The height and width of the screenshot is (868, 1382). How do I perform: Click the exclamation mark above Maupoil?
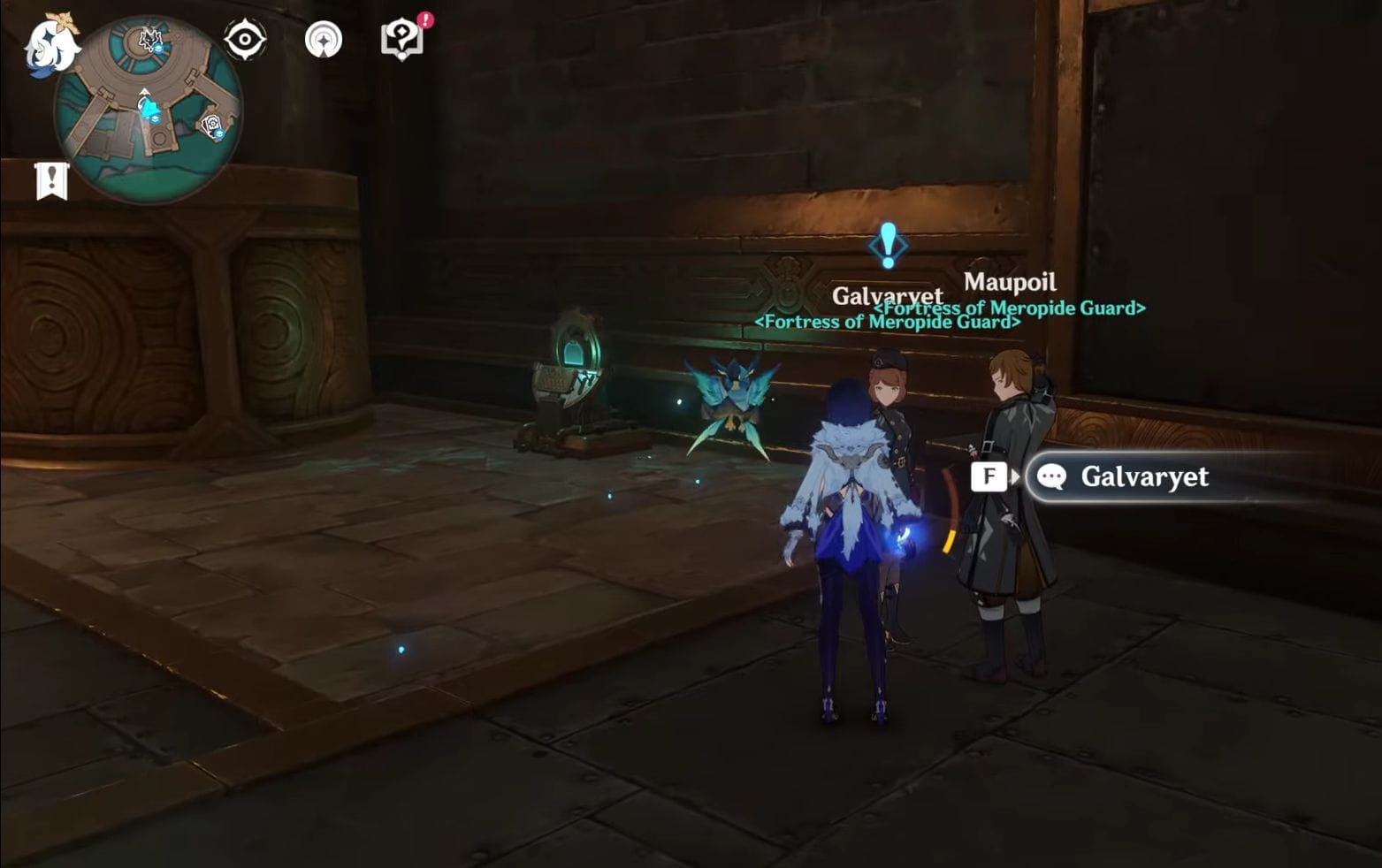point(887,245)
